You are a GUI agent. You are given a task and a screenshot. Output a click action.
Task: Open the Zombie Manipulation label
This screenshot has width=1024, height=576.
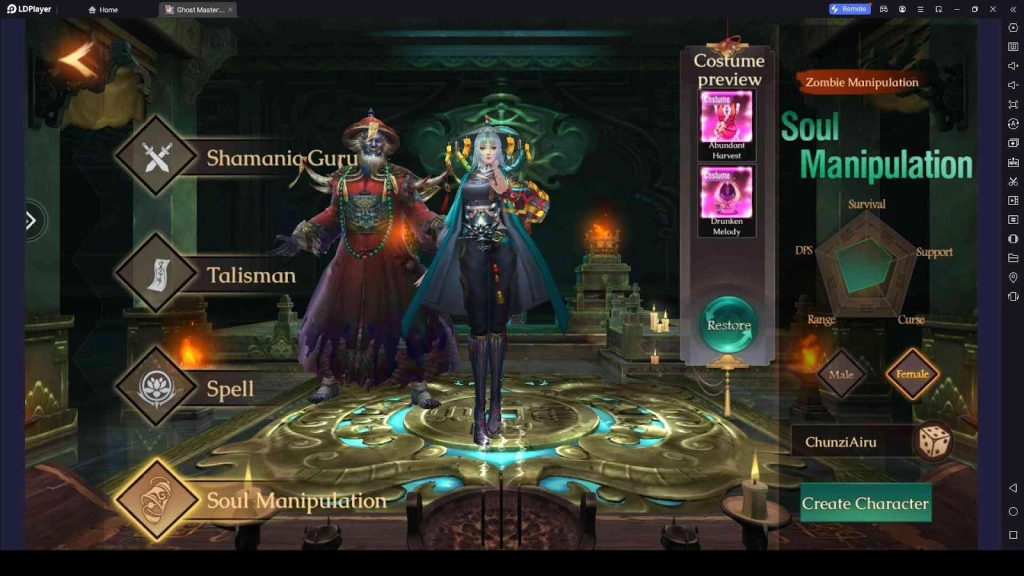pos(861,82)
